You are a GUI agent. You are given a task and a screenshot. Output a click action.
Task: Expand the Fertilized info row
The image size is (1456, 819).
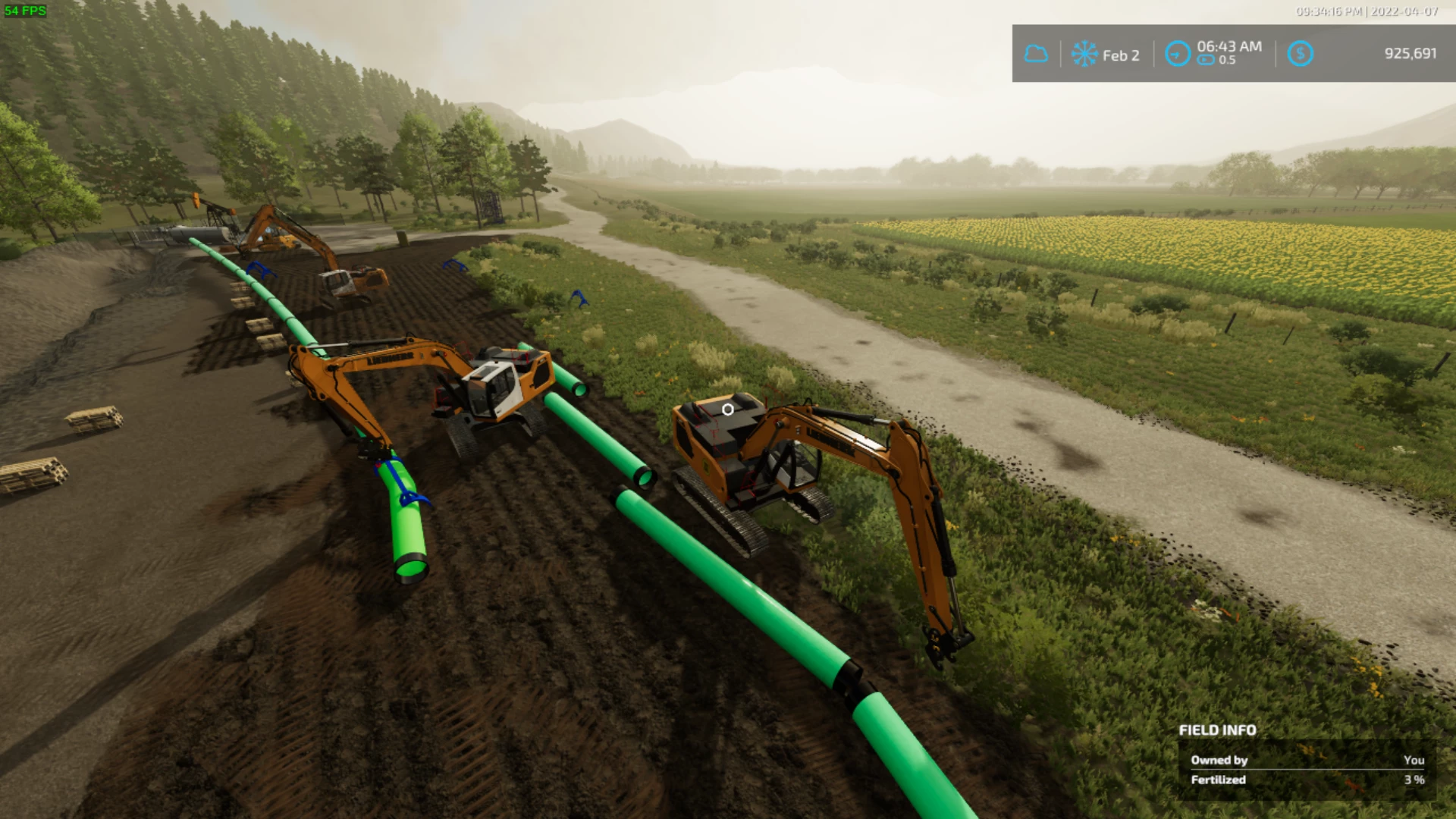(x=1218, y=780)
